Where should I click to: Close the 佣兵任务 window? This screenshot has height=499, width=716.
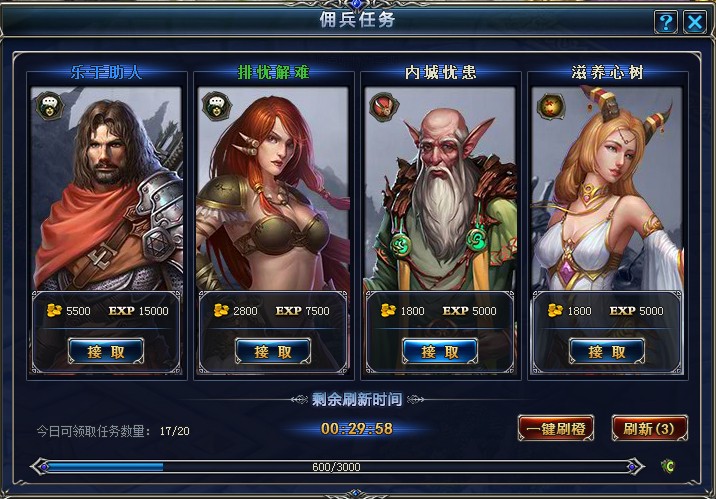click(693, 21)
